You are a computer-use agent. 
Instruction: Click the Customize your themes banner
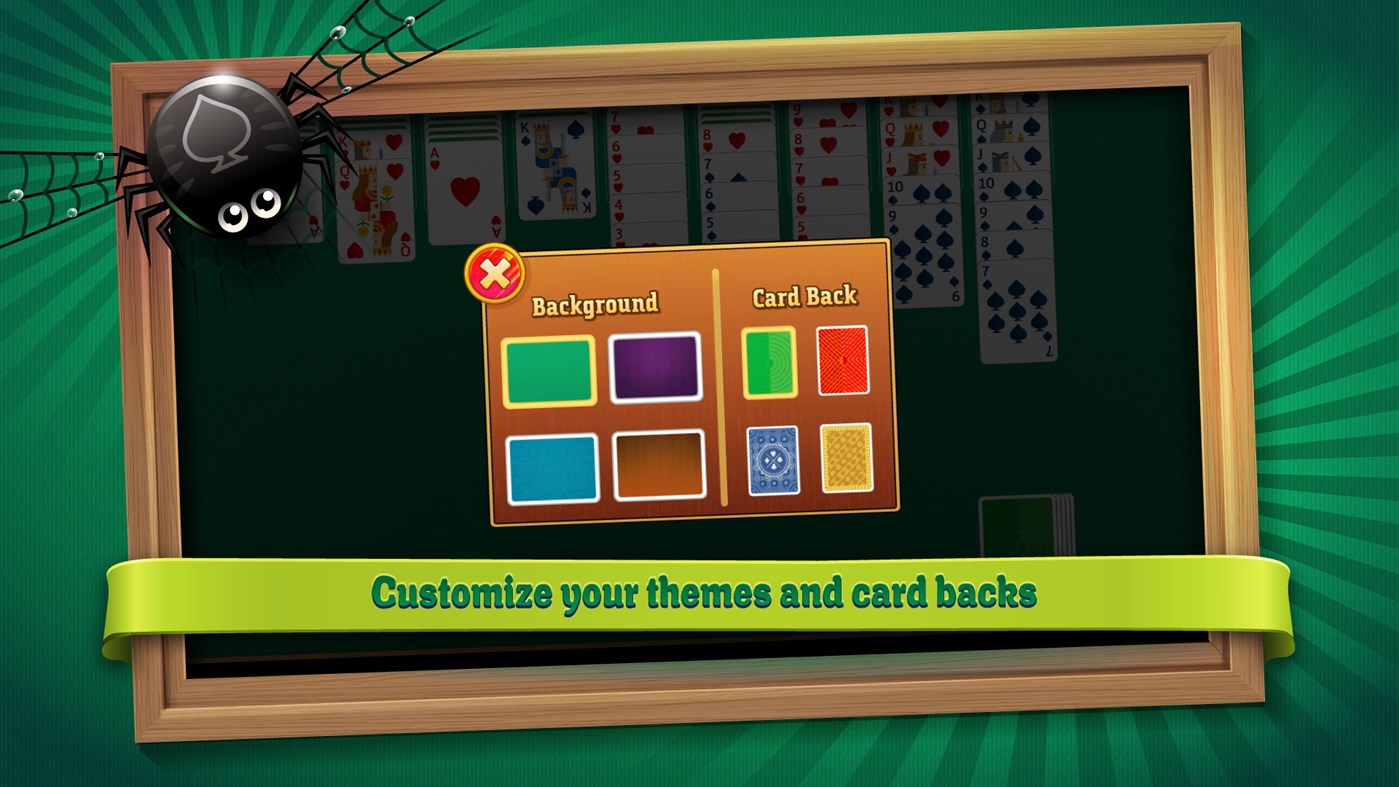pyautogui.click(x=700, y=591)
